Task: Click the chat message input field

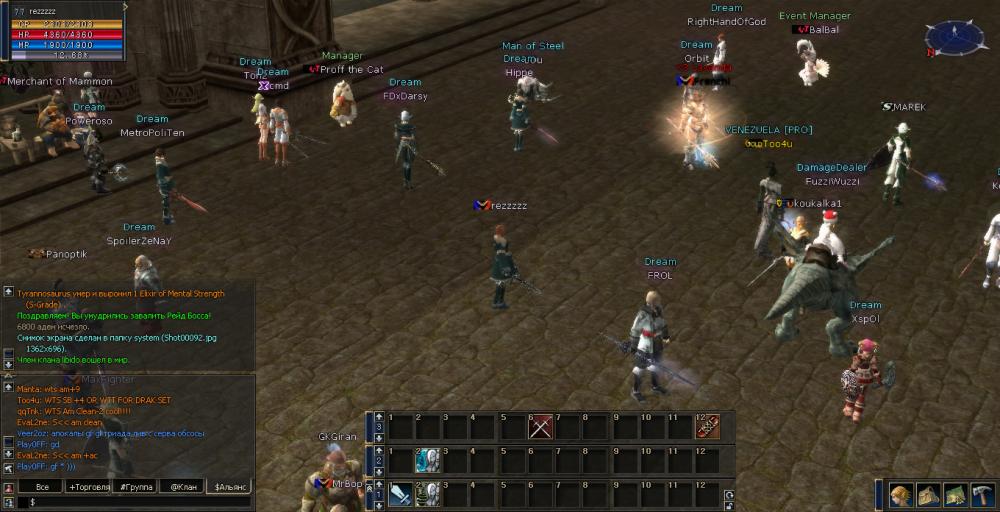Action: click(x=130, y=502)
